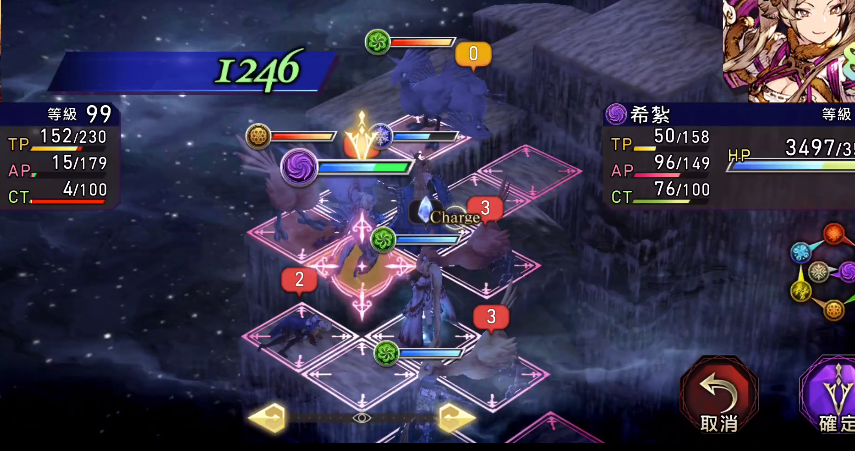The height and width of the screenshot is (451, 855).
Task: Cancel the action with 取消 button
Action: (x=718, y=396)
